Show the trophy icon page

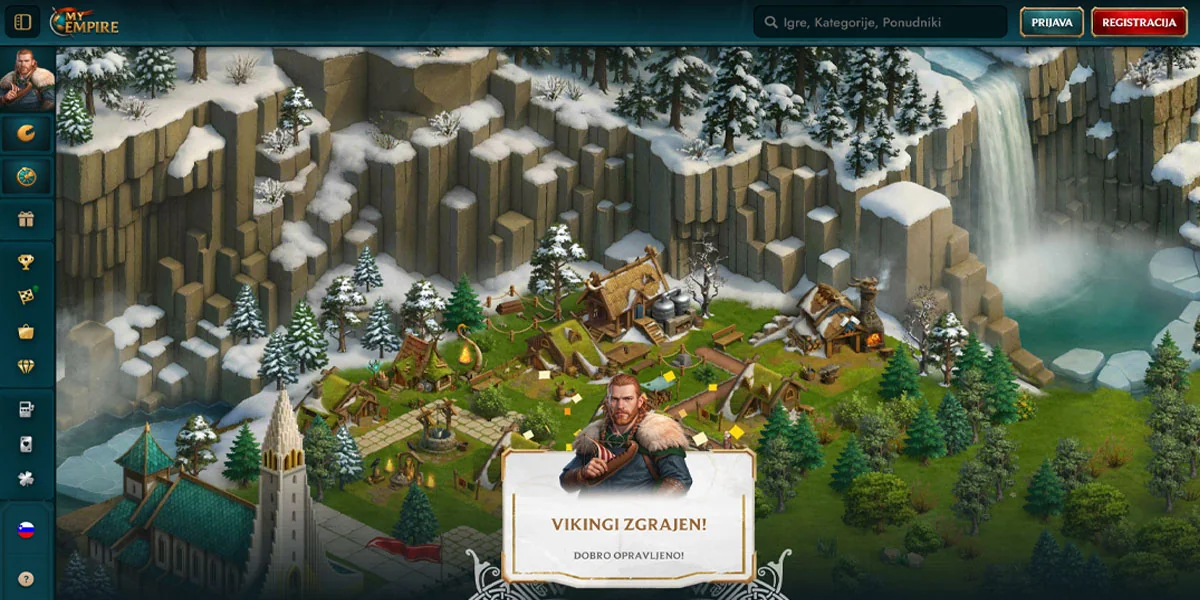[x=26, y=262]
